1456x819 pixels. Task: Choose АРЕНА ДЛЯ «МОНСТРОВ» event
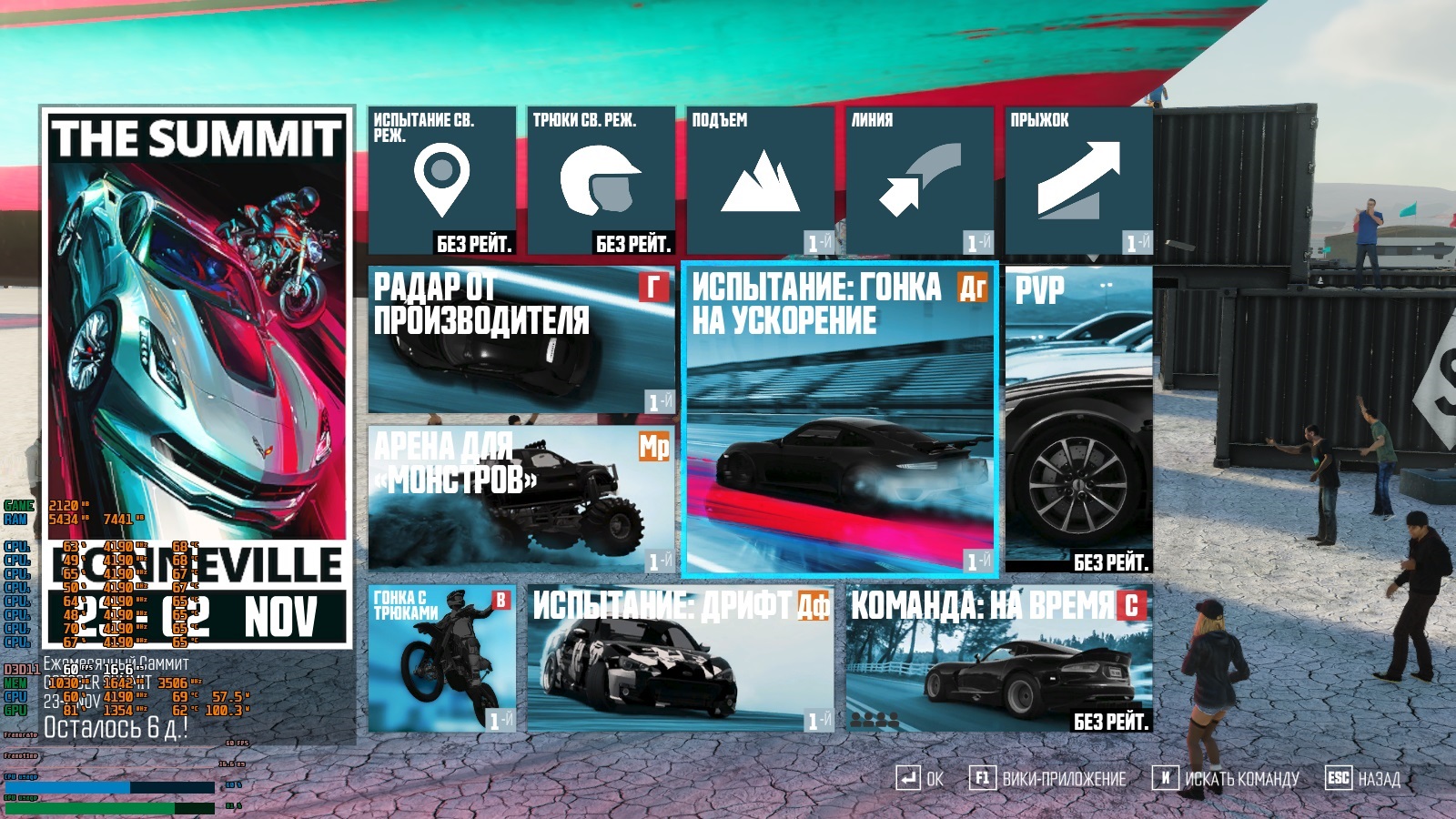click(521, 499)
